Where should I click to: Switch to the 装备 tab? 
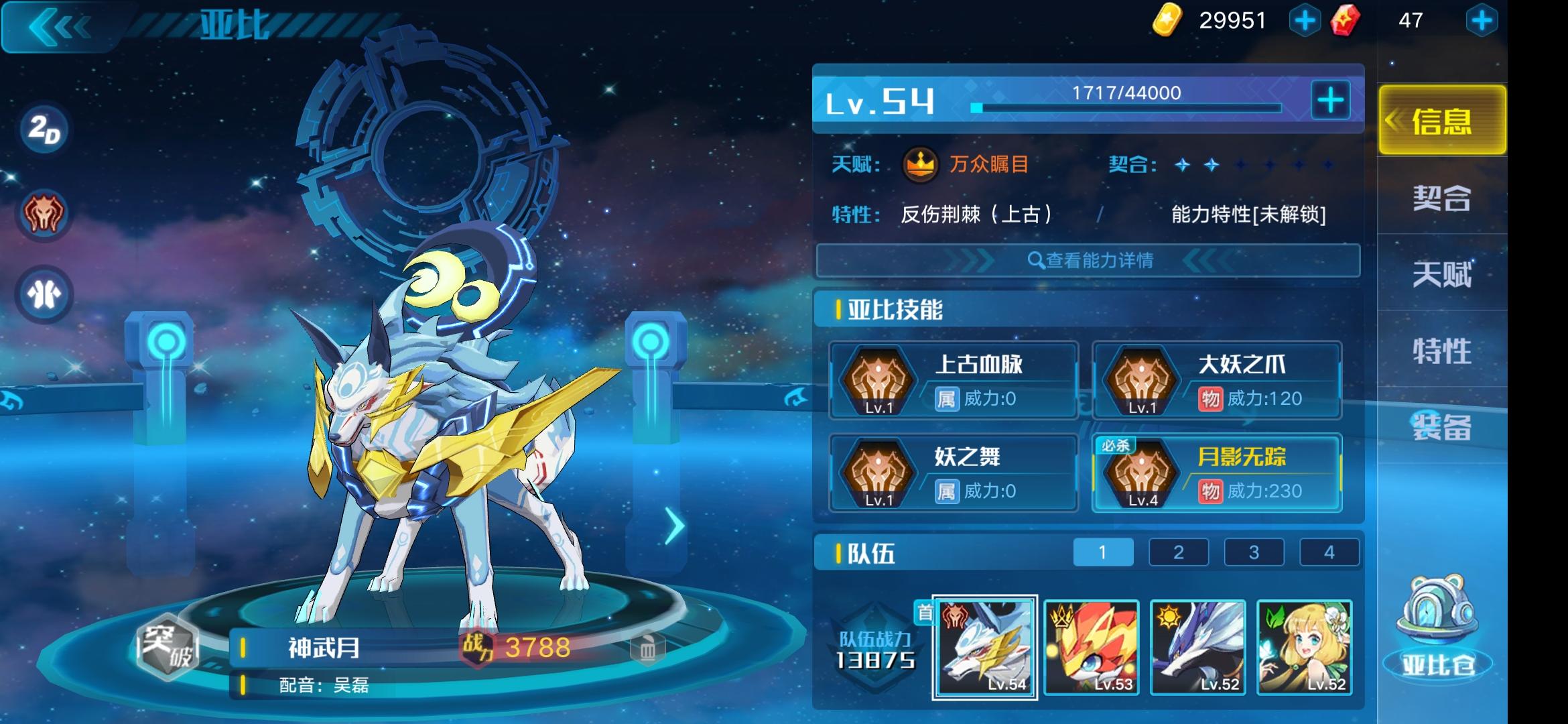(x=1441, y=426)
